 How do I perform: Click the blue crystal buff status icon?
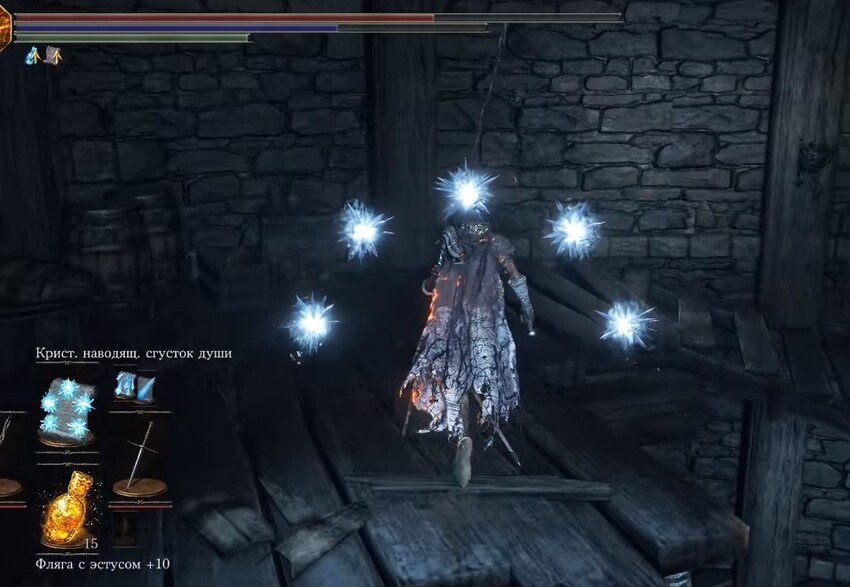point(32,56)
